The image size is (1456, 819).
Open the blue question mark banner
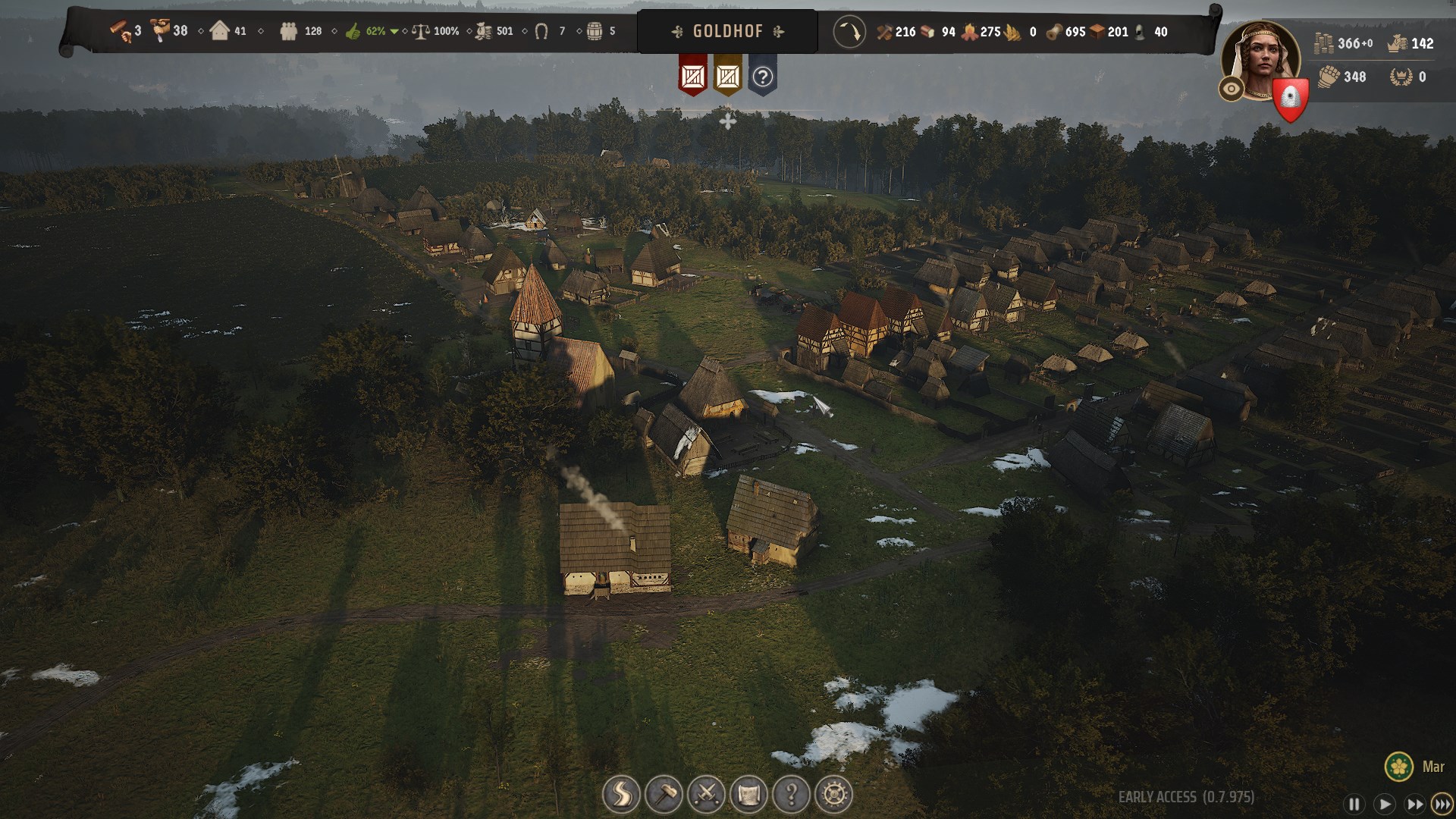[x=762, y=76]
